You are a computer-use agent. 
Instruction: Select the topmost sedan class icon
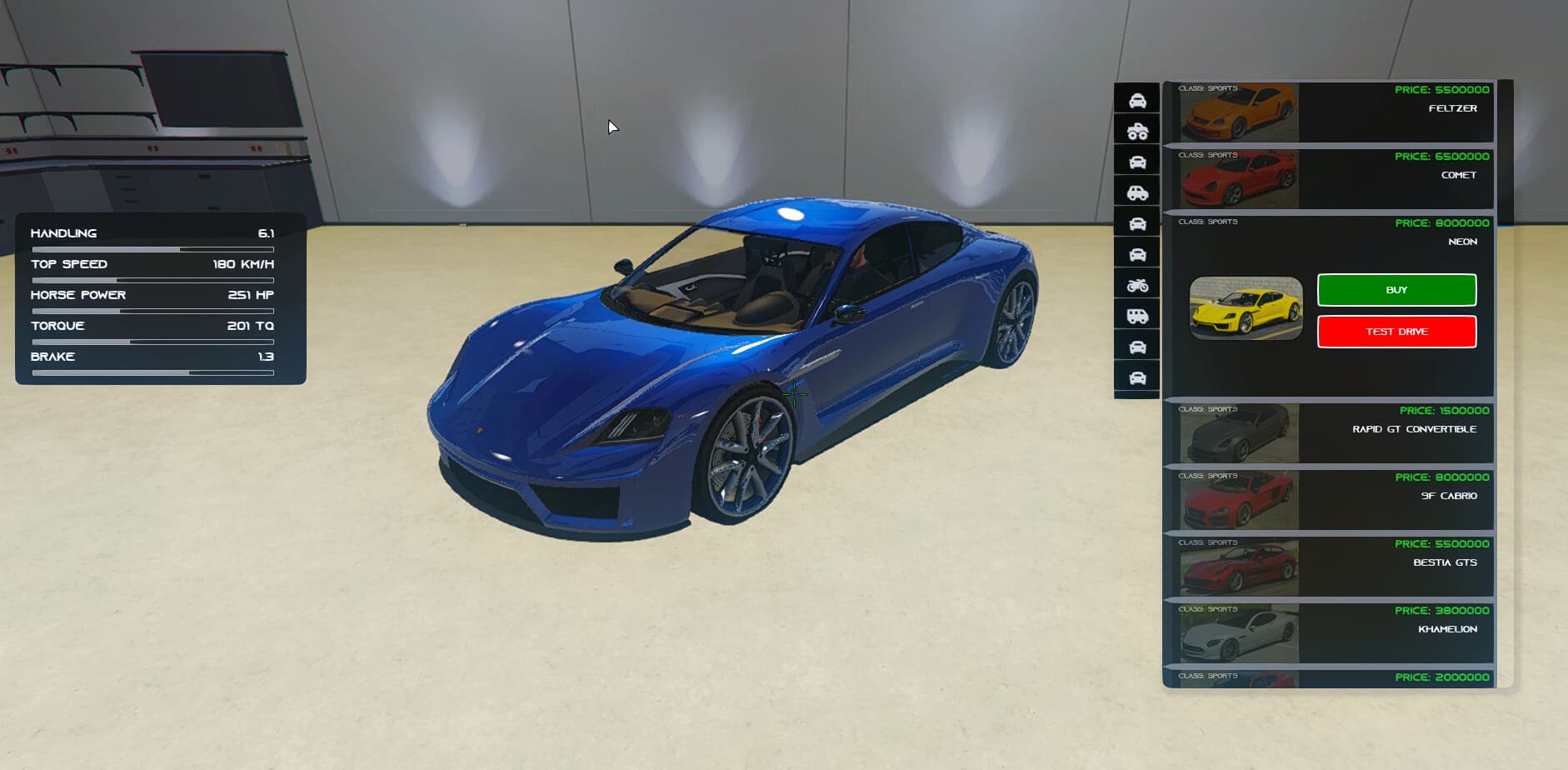click(x=1137, y=99)
